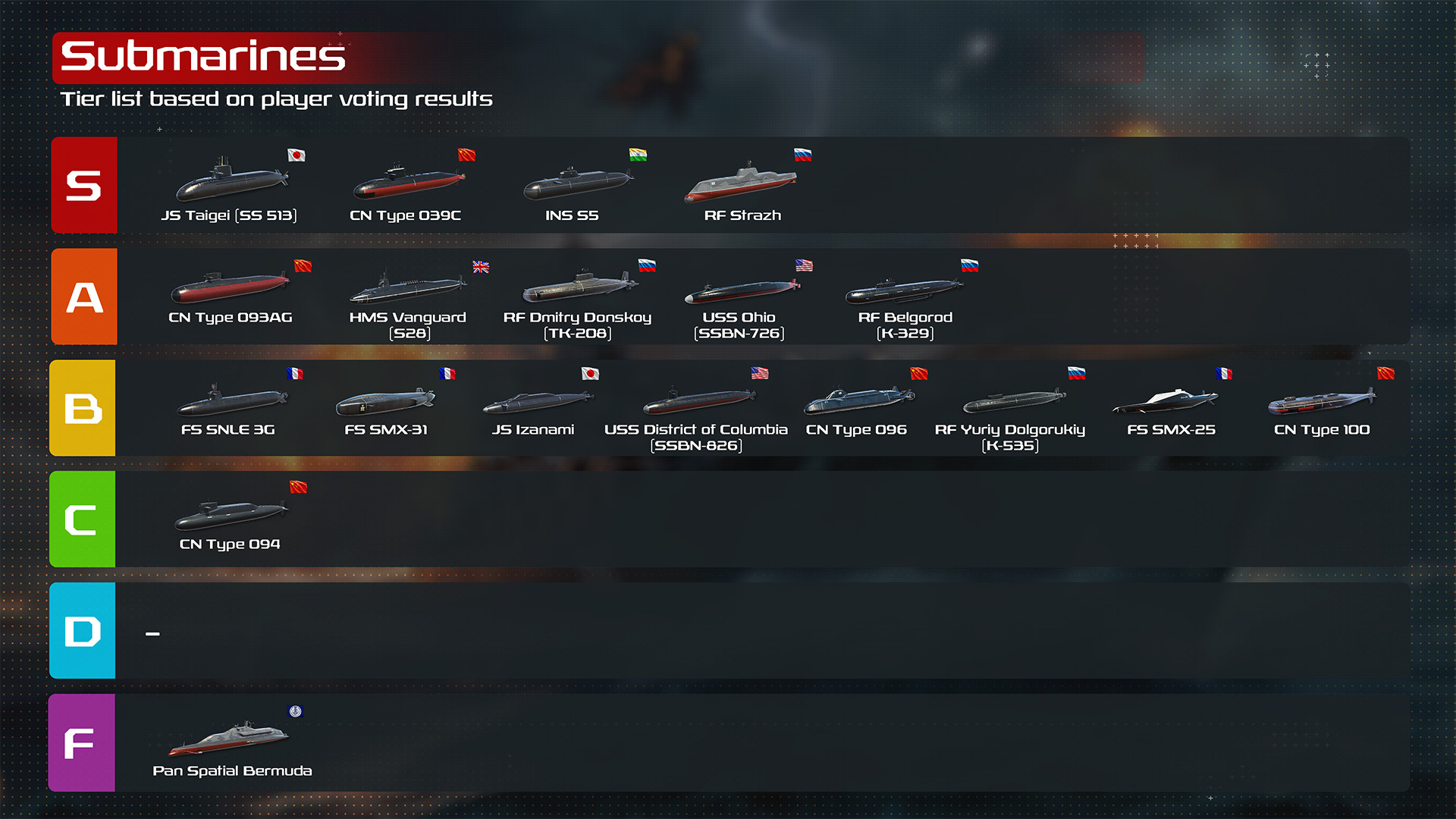Select USS District of Columbia (SSBN-826)
Screen dimensions: 1456x819
click(698, 401)
